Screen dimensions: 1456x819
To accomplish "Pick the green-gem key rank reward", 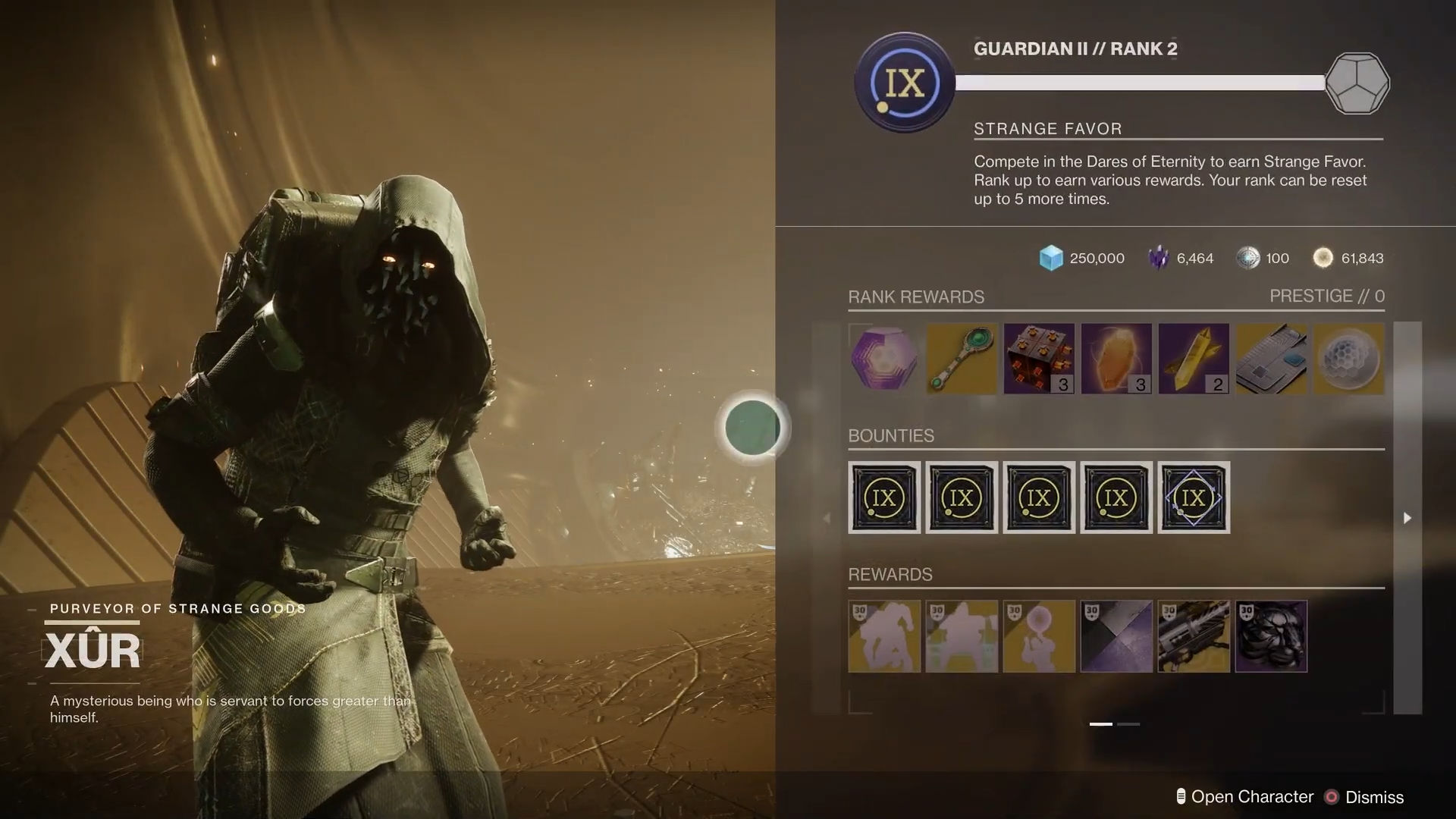I will (962, 359).
